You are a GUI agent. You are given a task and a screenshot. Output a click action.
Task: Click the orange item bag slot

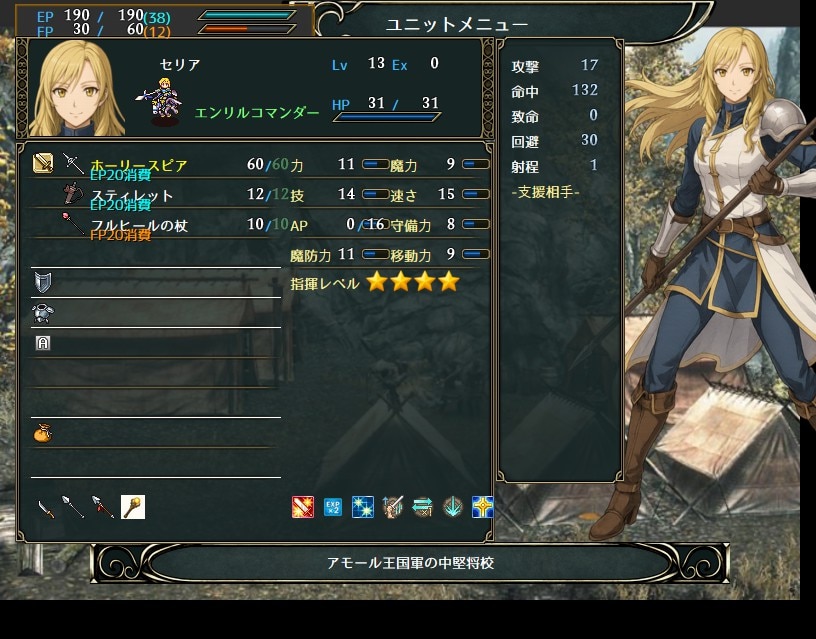42,433
